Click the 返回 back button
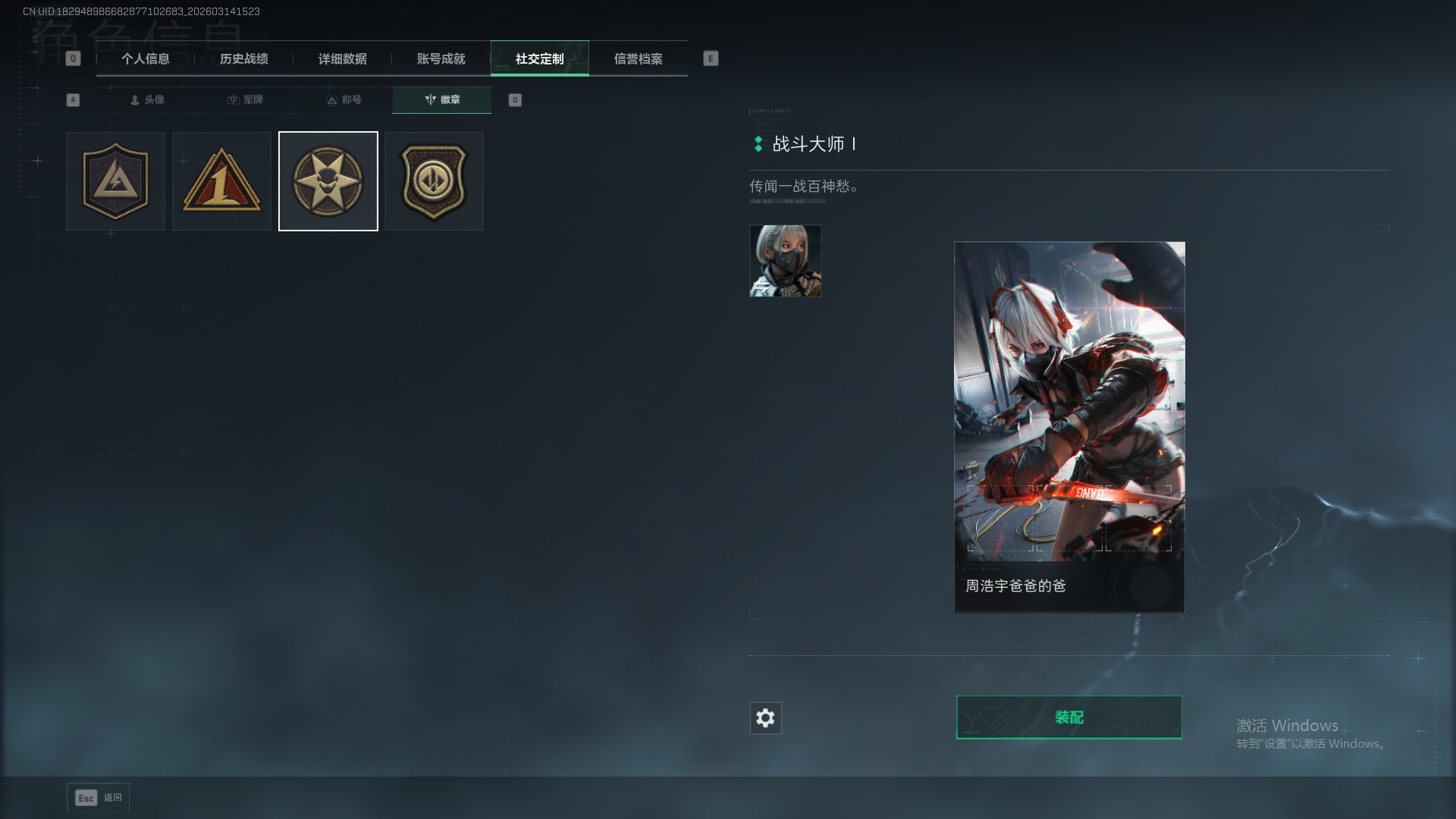Image resolution: width=1456 pixels, height=819 pixels. (99, 798)
